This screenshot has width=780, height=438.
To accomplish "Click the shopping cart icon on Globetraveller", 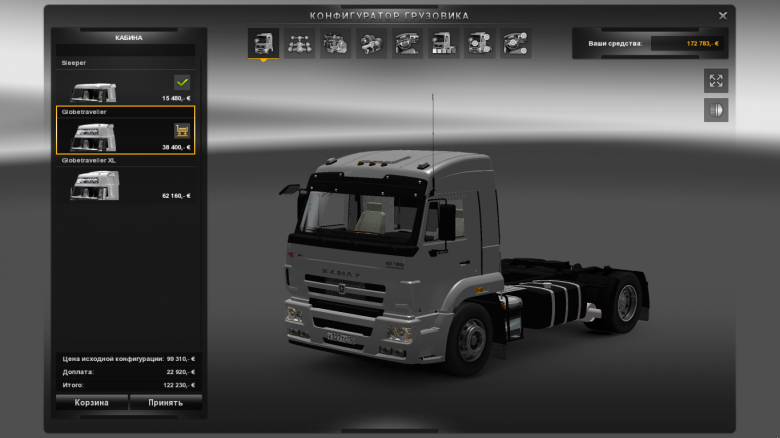I will click(181, 130).
